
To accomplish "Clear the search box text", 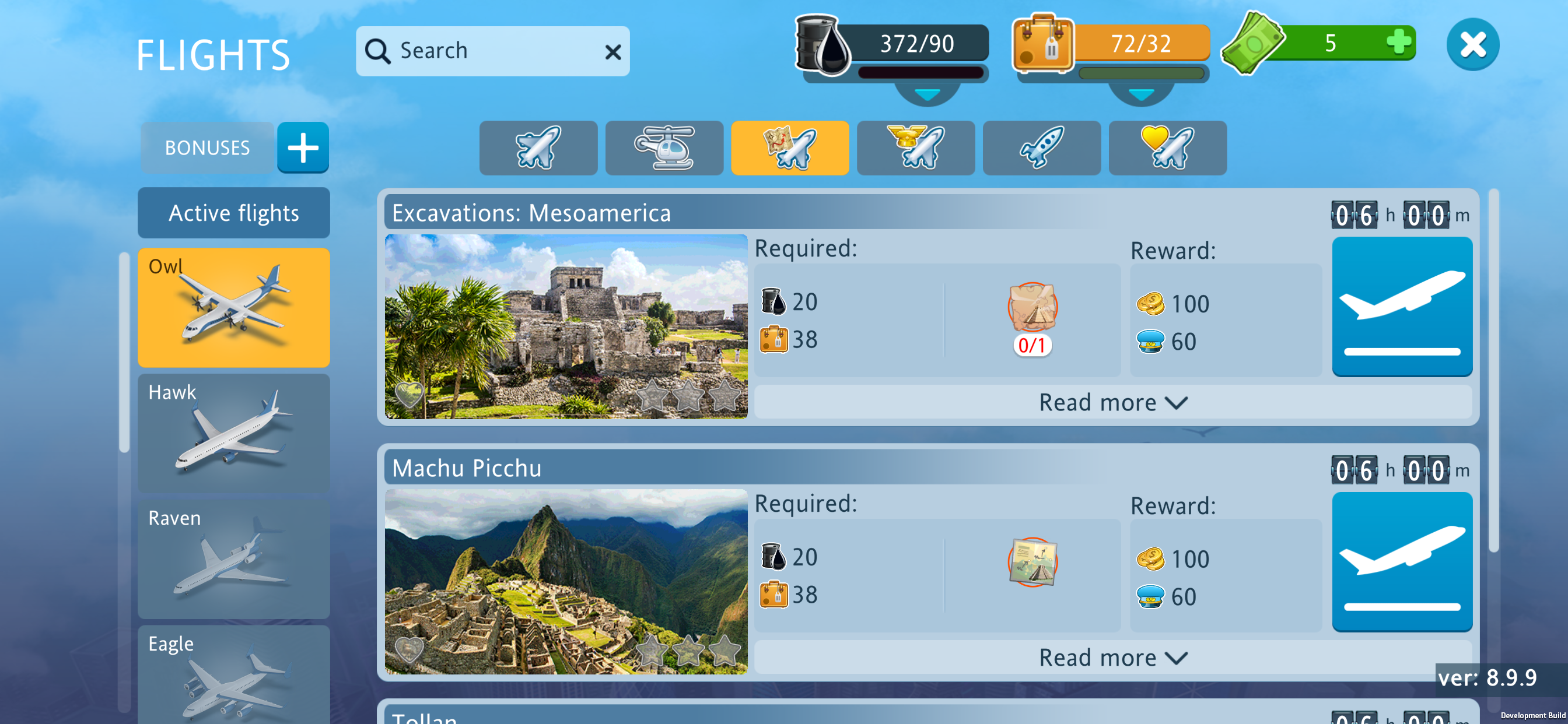I will click(x=613, y=52).
